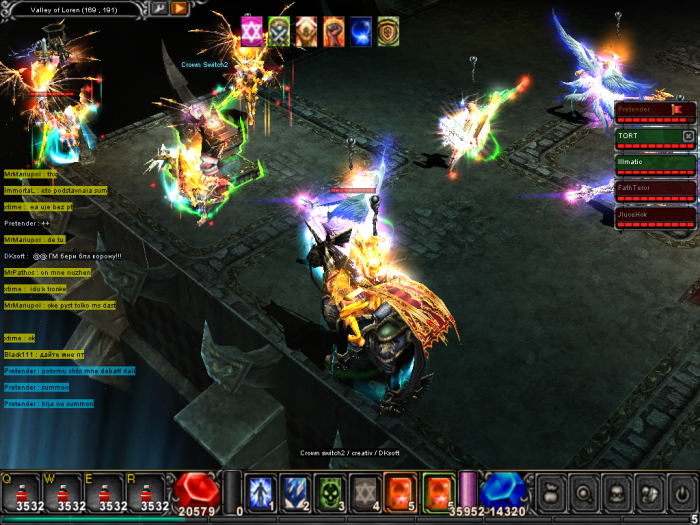Screen dimensions: 700x525
Task: Click the orange play arrow button
Action: pos(179,8)
